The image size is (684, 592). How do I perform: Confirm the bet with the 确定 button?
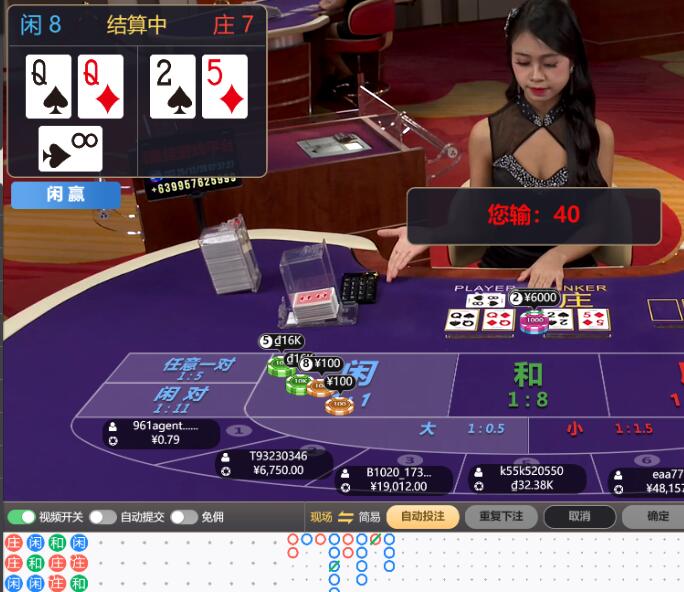coord(657,517)
